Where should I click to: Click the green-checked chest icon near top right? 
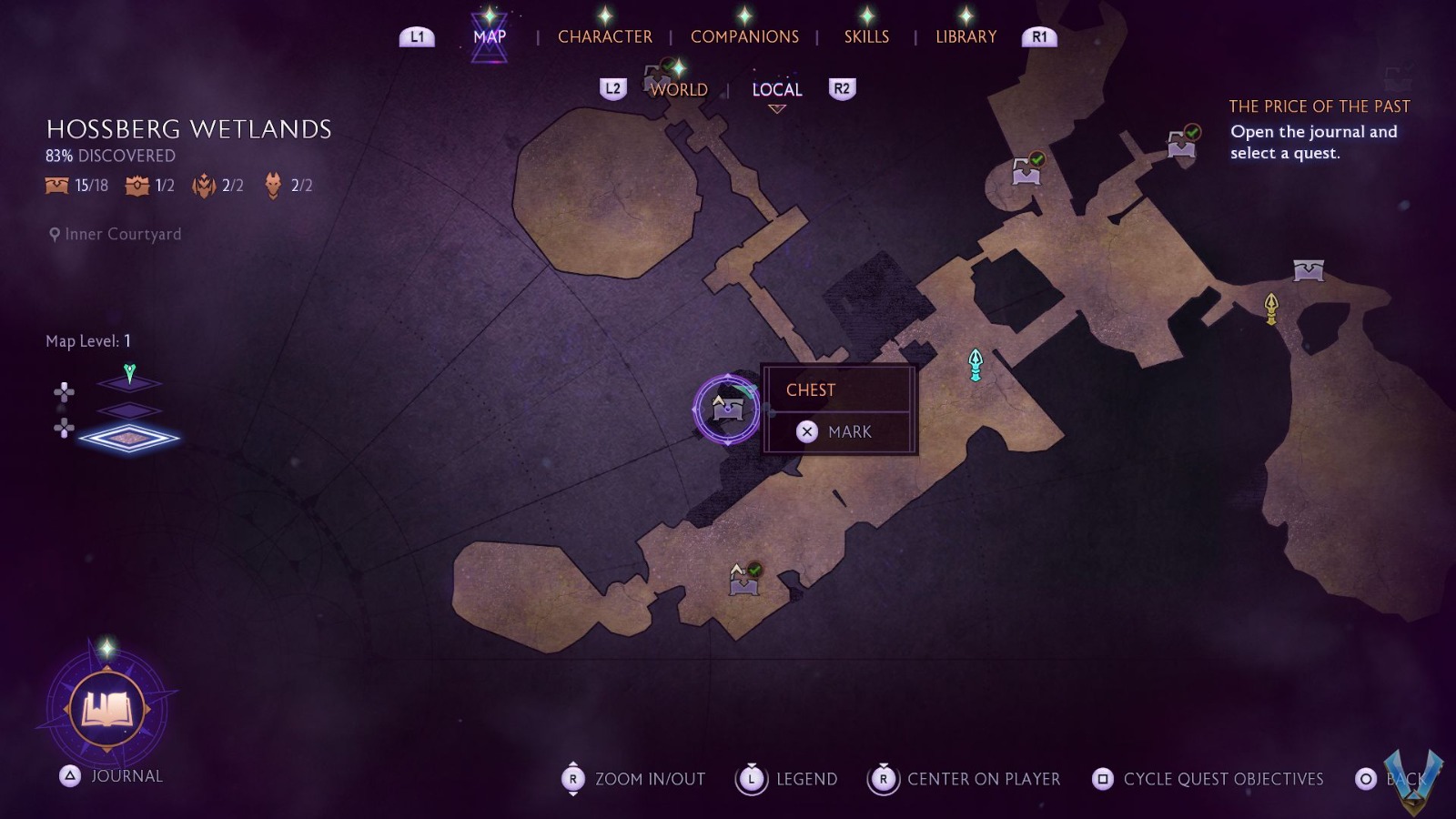pyautogui.click(x=1179, y=142)
